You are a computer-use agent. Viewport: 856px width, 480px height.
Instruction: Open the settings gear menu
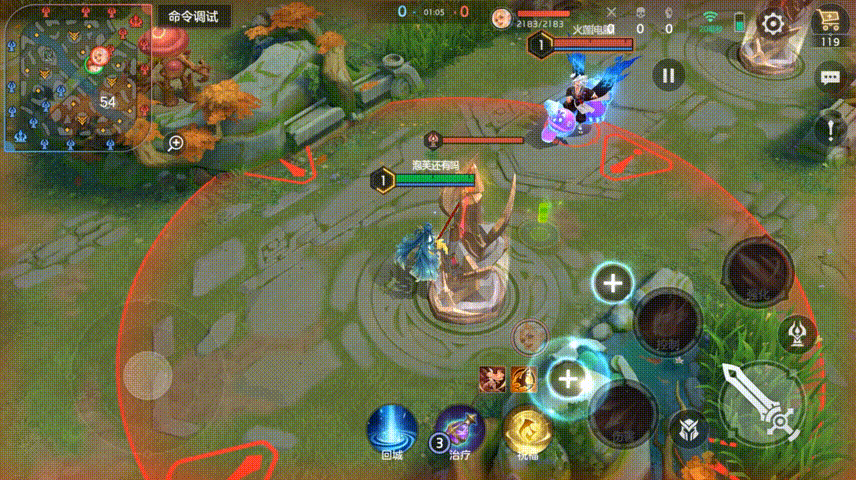coord(773,24)
